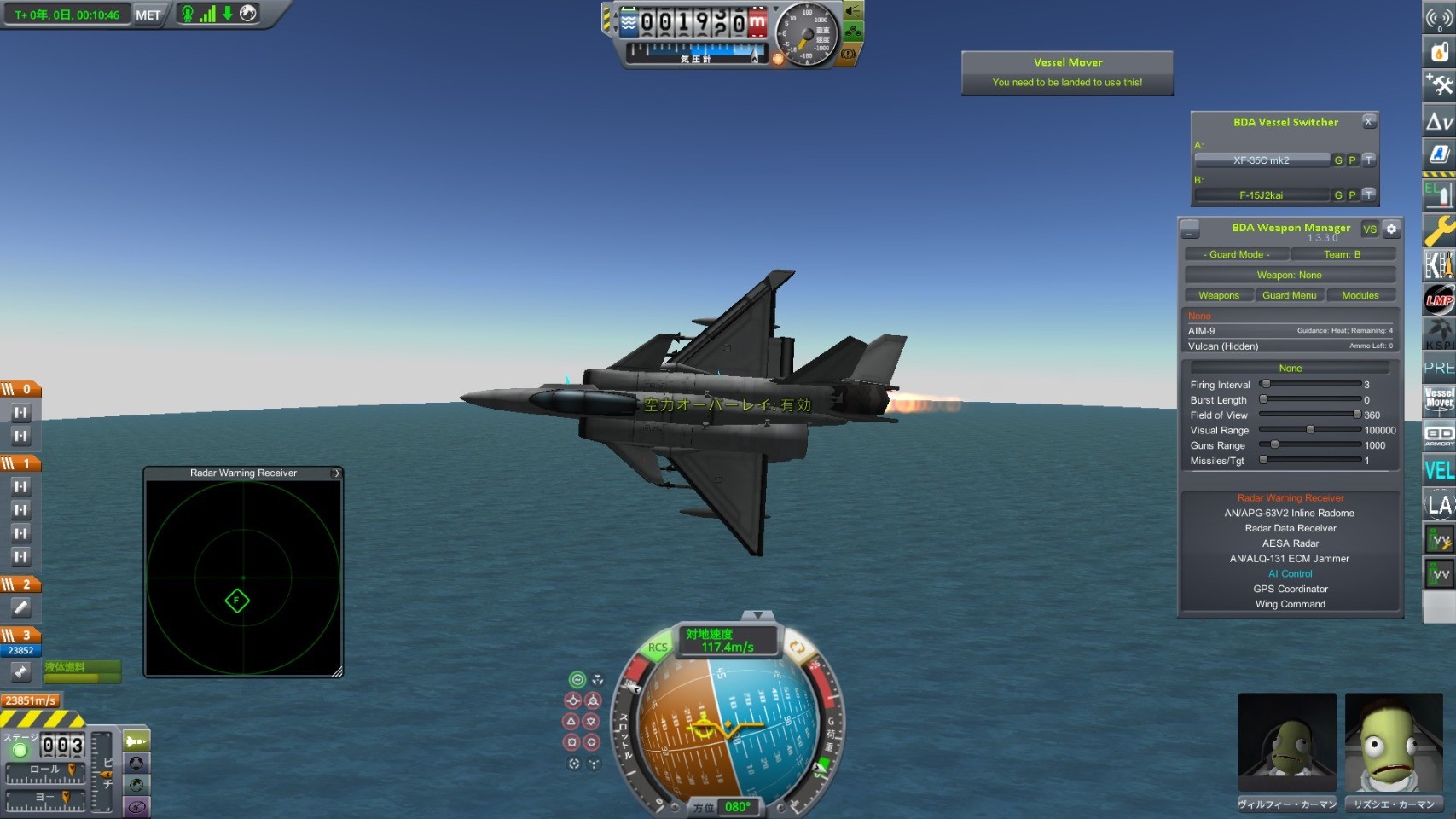Screen dimensions: 1456x819
Task: Show the Modules tab
Action: (x=1360, y=295)
